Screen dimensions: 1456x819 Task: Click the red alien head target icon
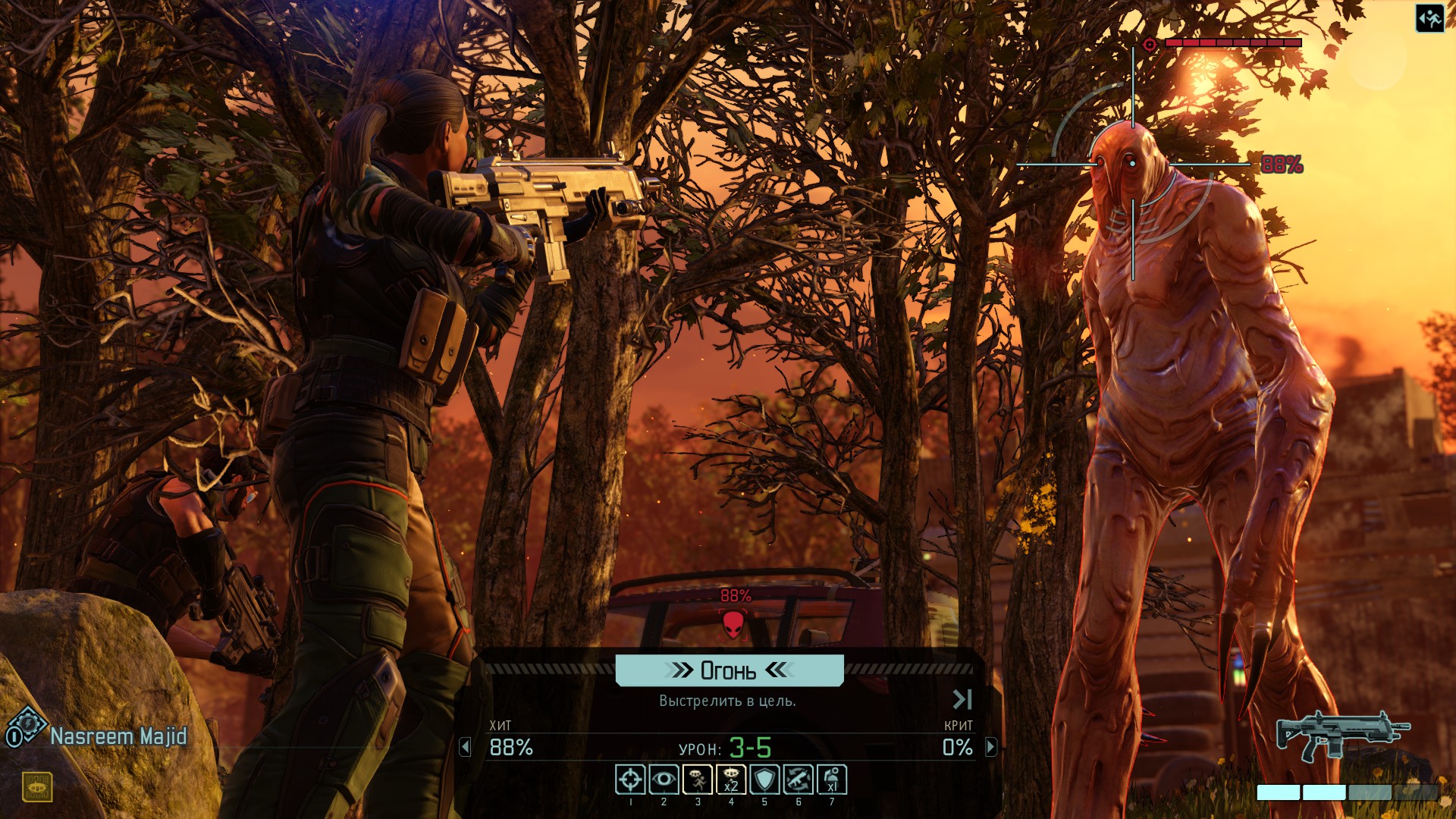coord(733,624)
